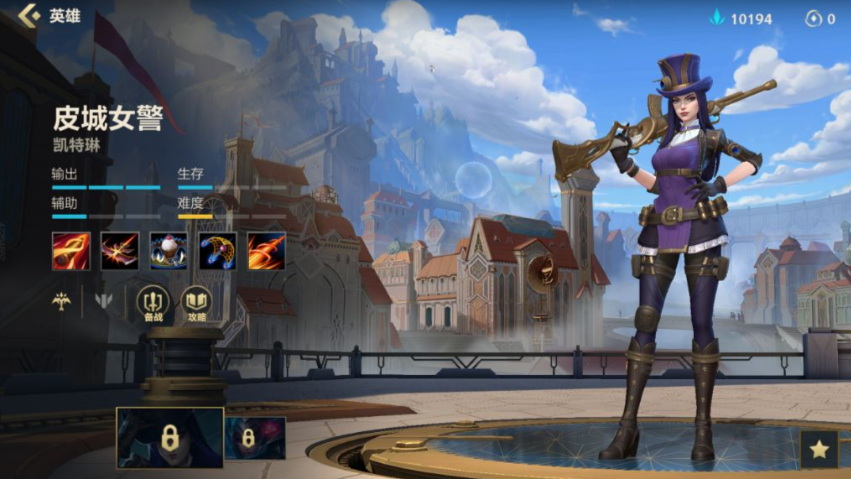Go back from the 英雄 screen

[30, 16]
